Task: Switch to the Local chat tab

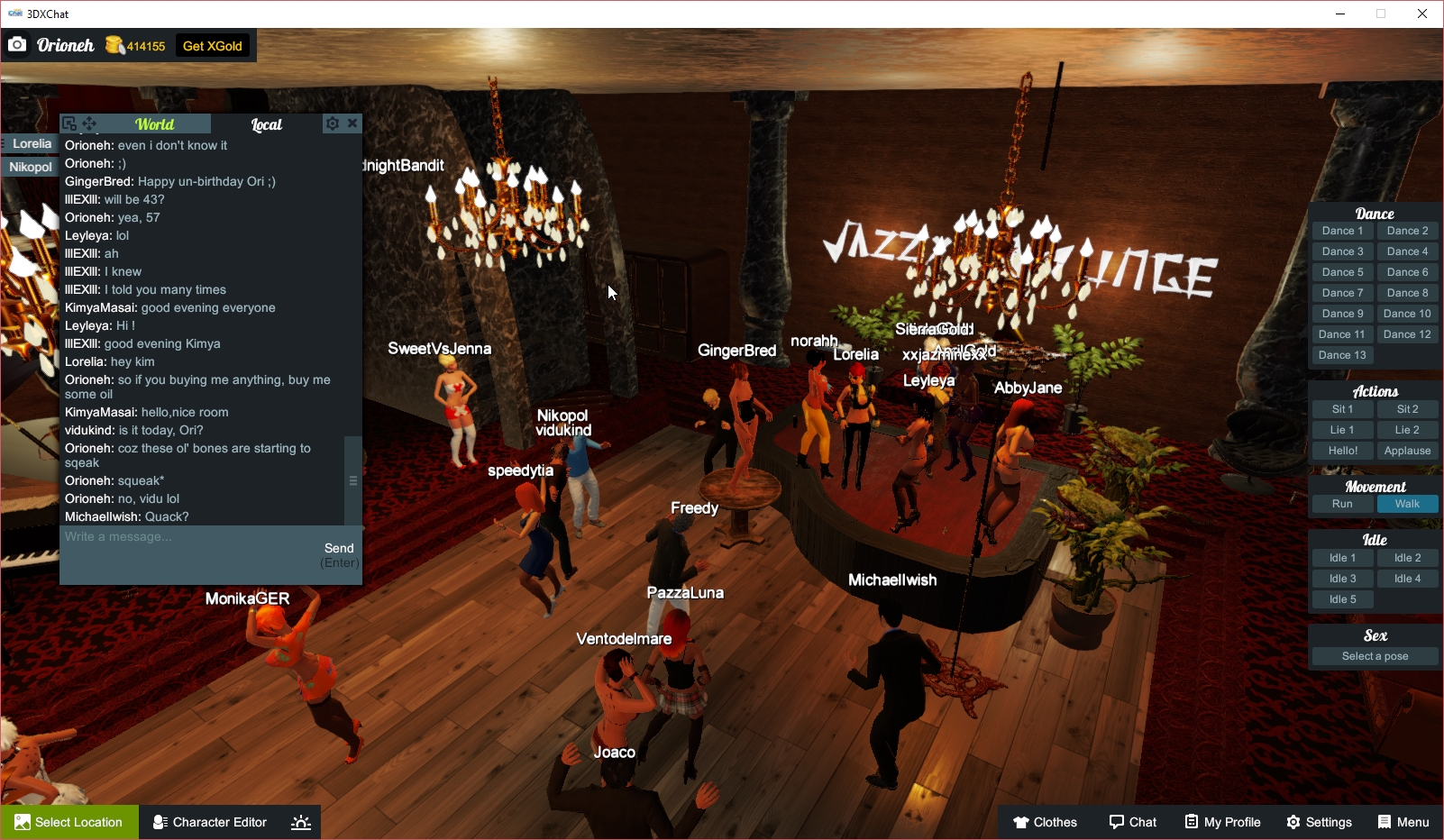Action: point(267,123)
